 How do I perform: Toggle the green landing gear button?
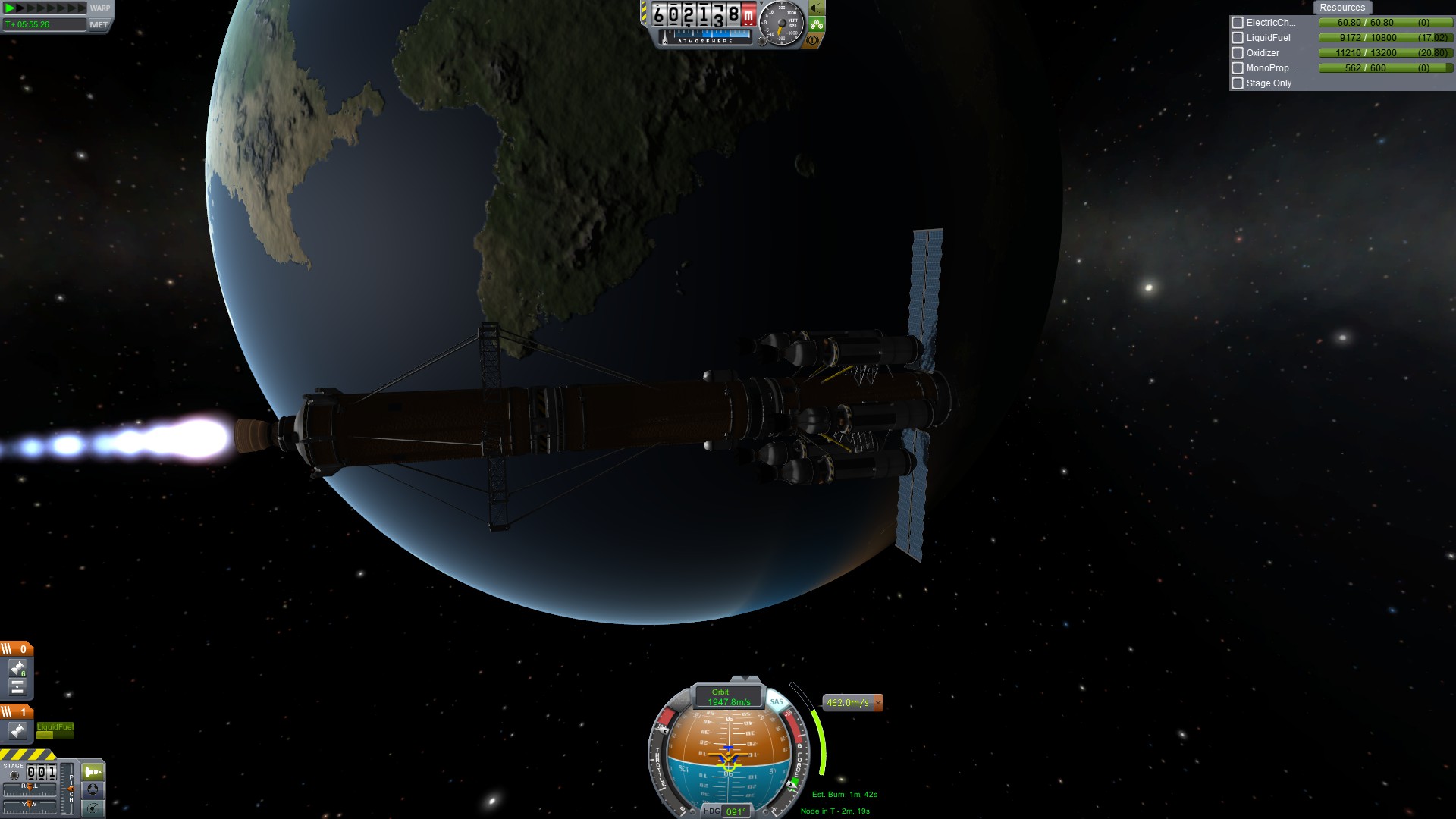[816, 24]
